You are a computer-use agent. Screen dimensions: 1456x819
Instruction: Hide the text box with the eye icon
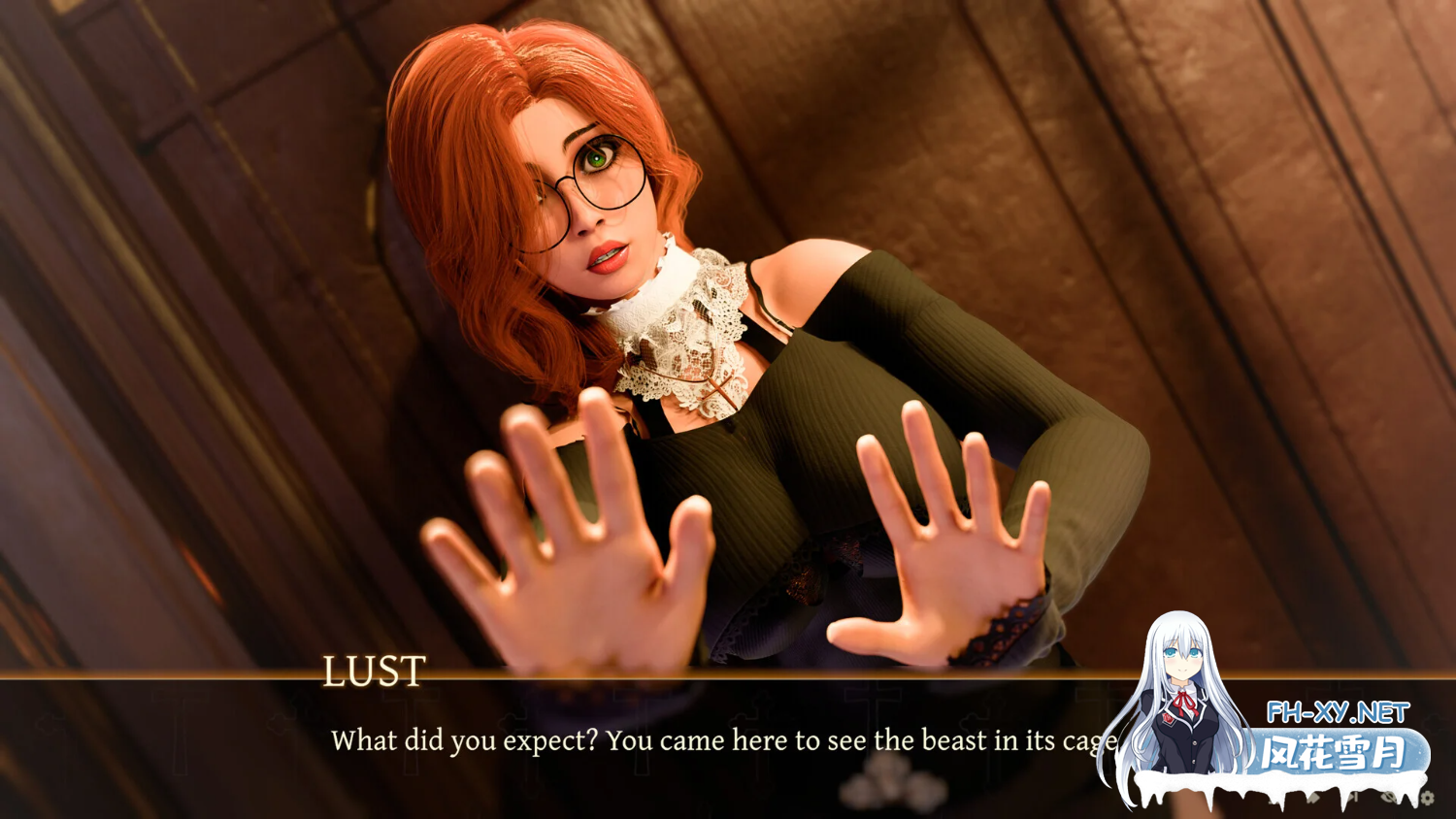(1390, 797)
